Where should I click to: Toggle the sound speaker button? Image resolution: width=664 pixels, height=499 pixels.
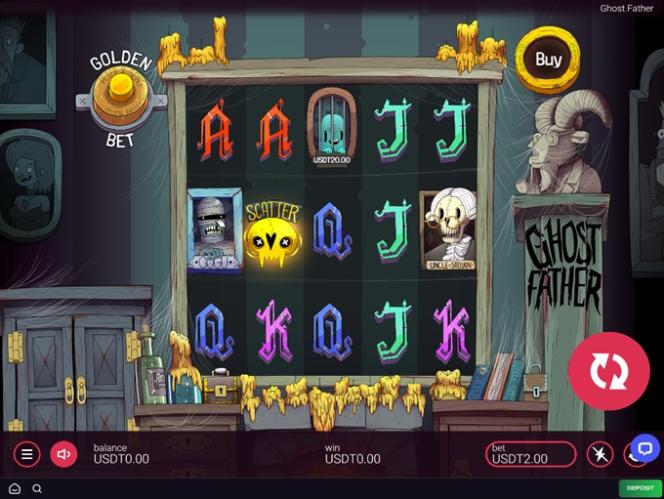click(64, 454)
